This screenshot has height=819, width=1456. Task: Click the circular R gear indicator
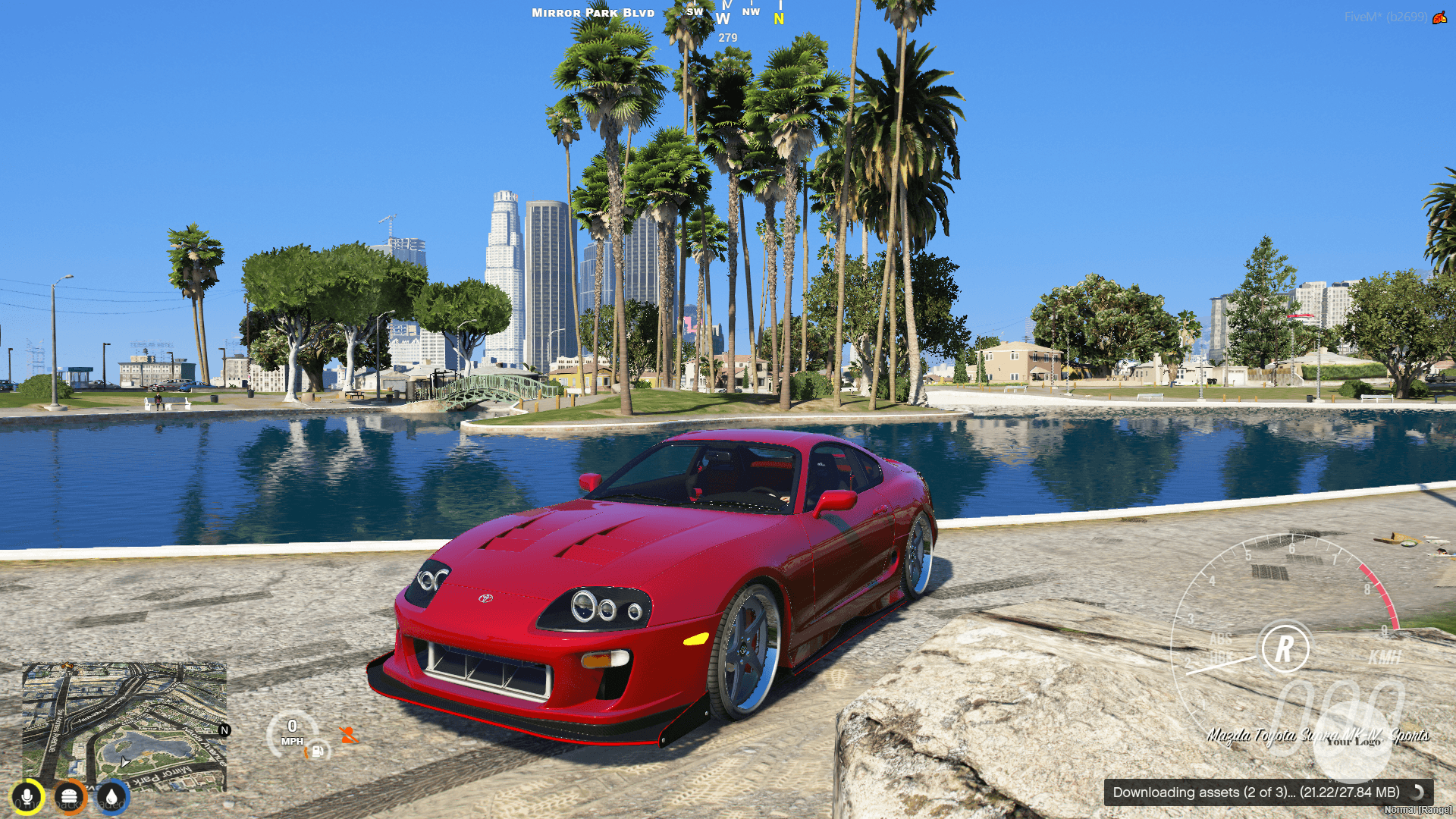click(x=1285, y=648)
